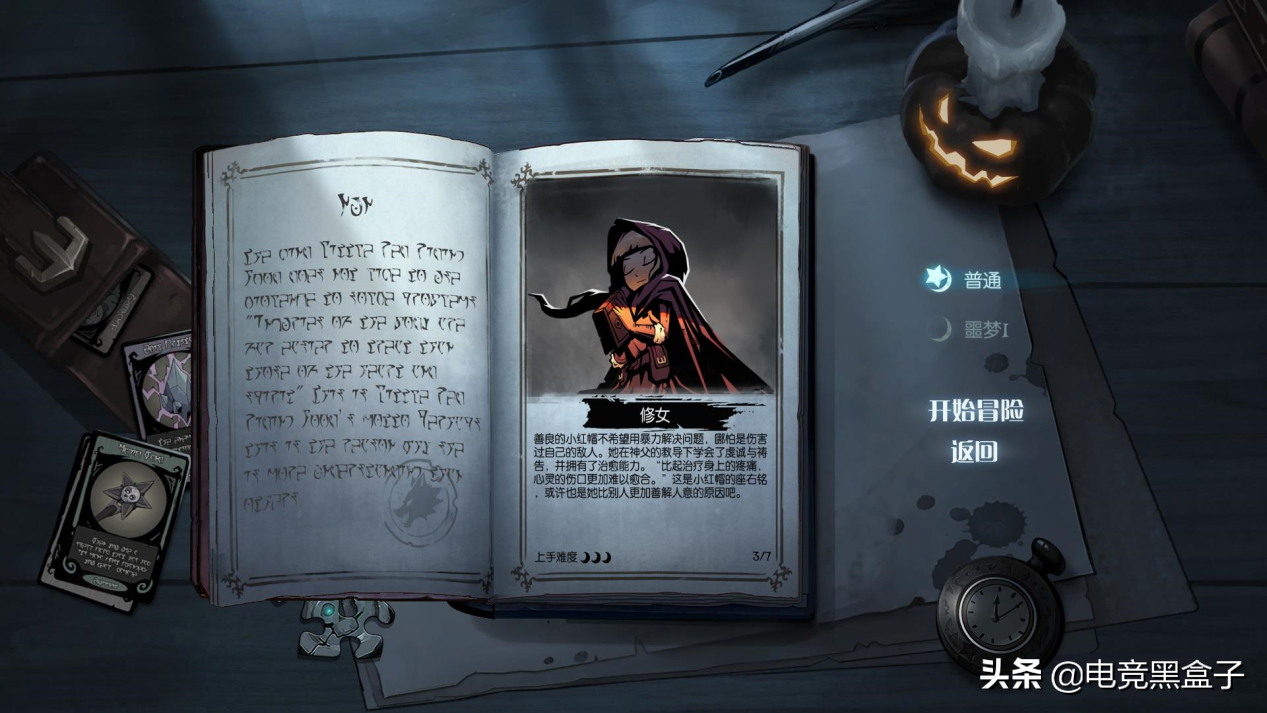Go back using 返回
The width and height of the screenshot is (1267, 713).
(974, 452)
